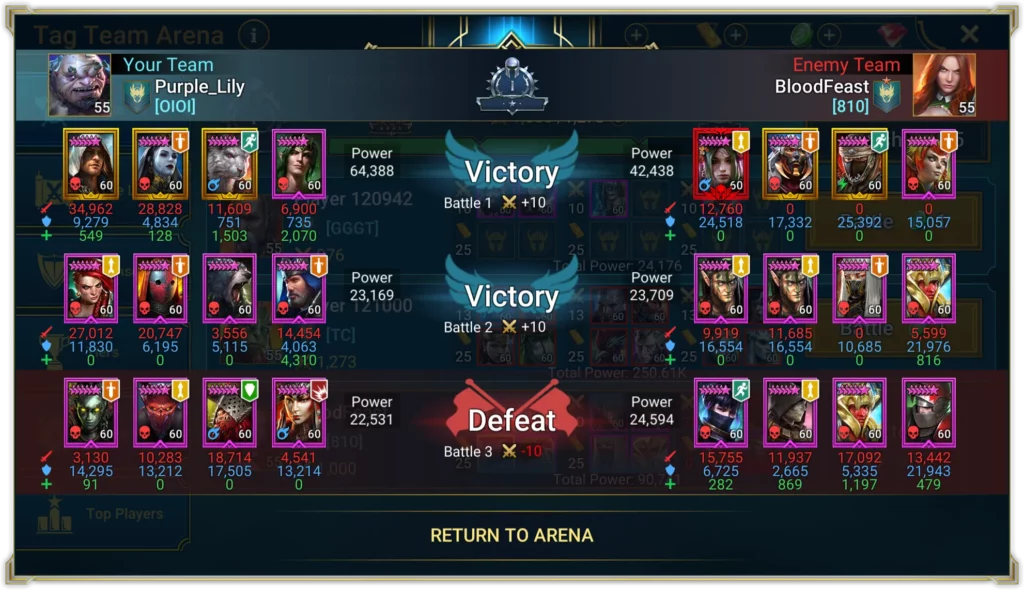Image resolution: width=1024 pixels, height=590 pixels.
Task: Inspect the champion with 27,012 damage
Action: [x=91, y=288]
